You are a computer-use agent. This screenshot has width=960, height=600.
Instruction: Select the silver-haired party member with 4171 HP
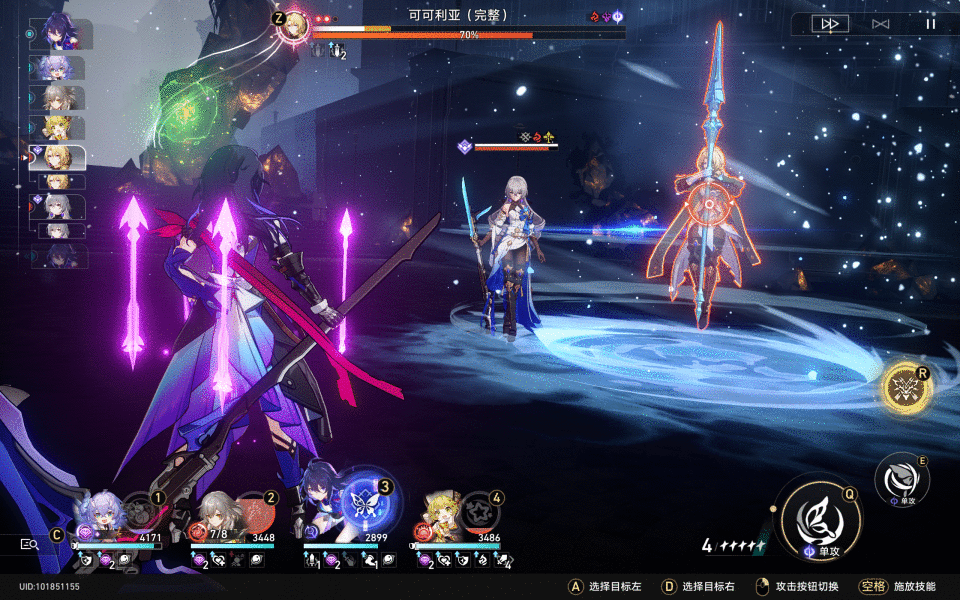click(104, 515)
